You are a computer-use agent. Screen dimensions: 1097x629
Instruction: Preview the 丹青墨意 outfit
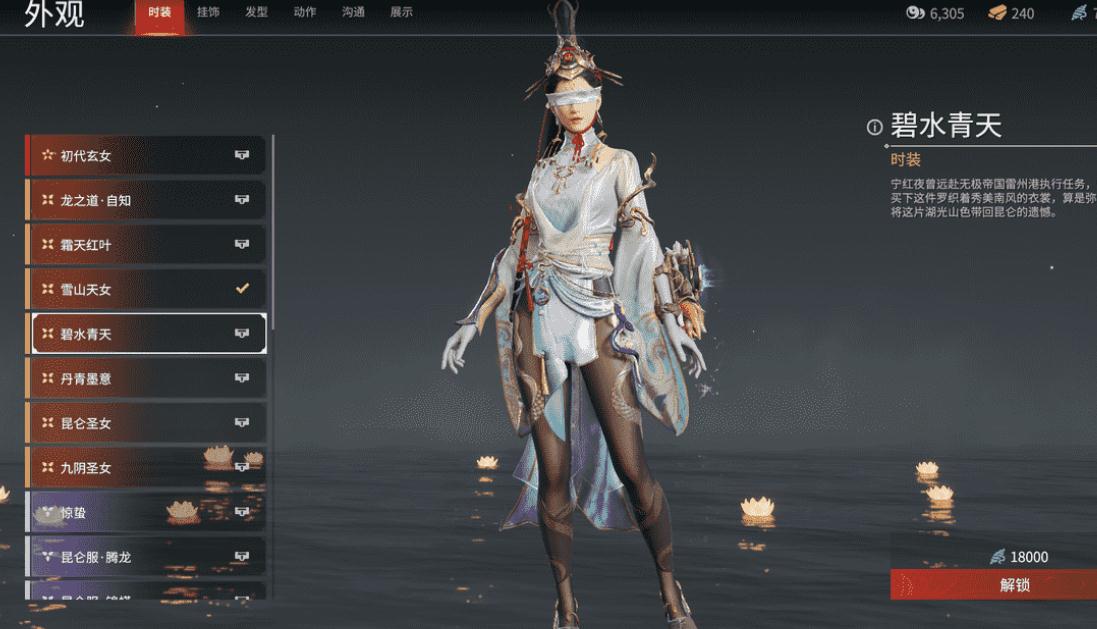point(146,378)
